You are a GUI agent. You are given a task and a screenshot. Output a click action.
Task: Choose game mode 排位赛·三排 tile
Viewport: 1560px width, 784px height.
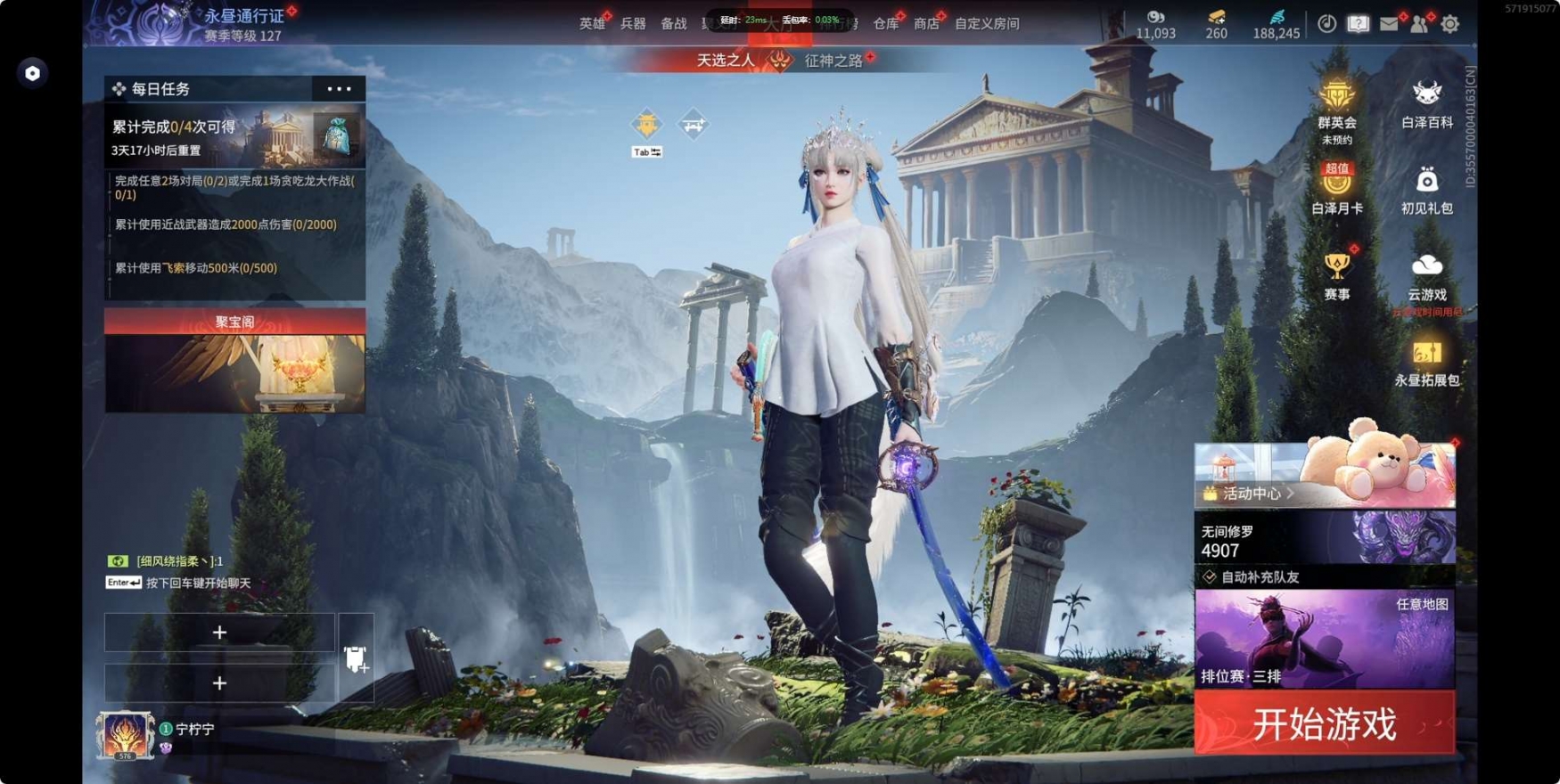pyautogui.click(x=1325, y=639)
